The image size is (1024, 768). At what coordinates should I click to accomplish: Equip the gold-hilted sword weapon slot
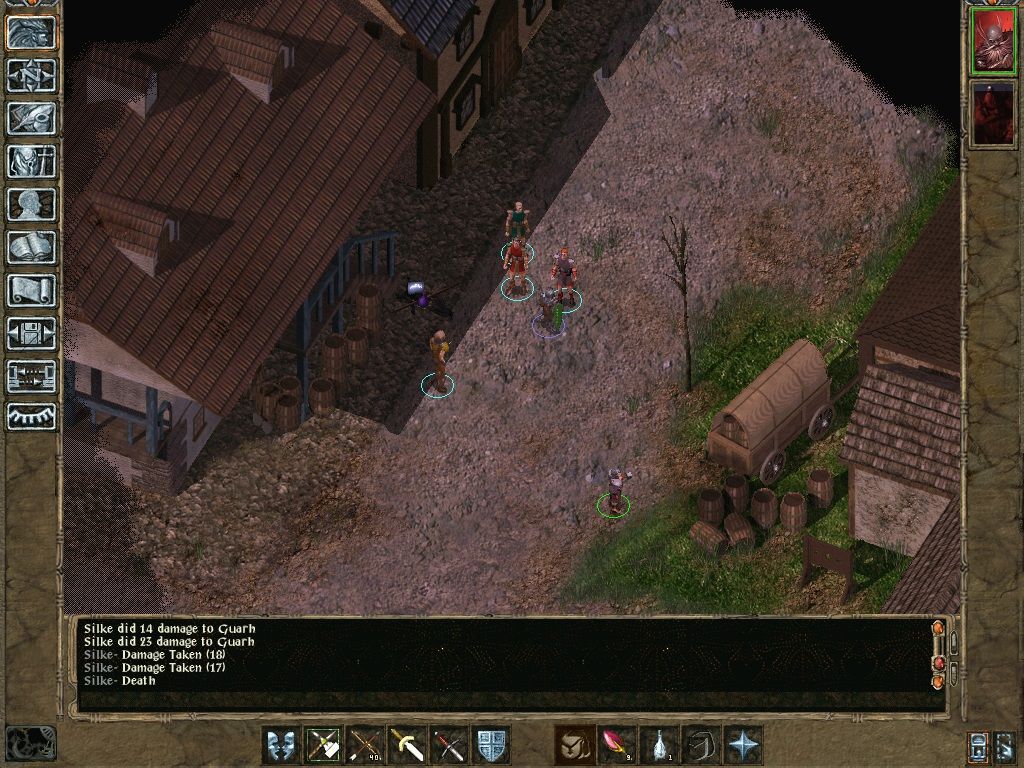(407, 745)
